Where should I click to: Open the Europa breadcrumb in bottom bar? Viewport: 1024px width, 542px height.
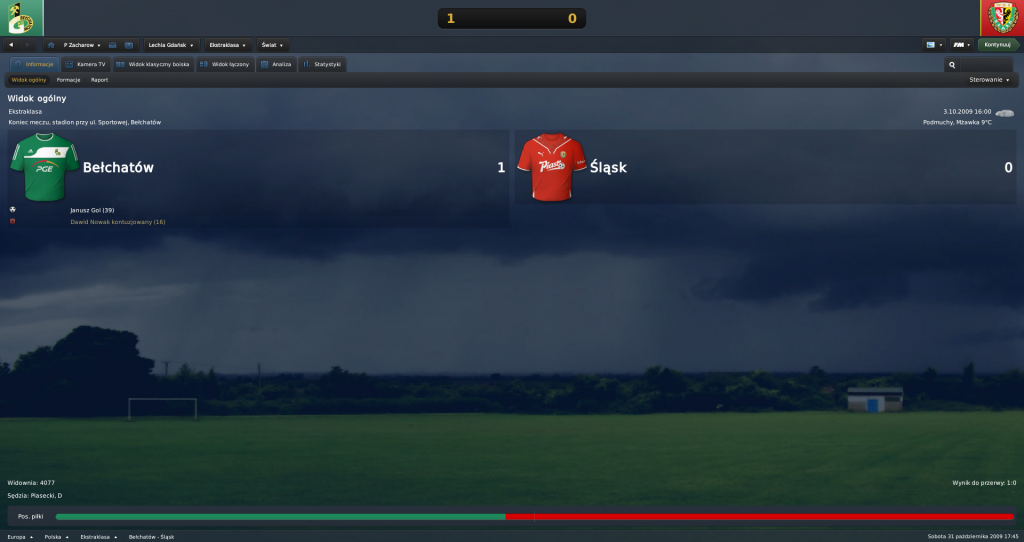click(20, 537)
